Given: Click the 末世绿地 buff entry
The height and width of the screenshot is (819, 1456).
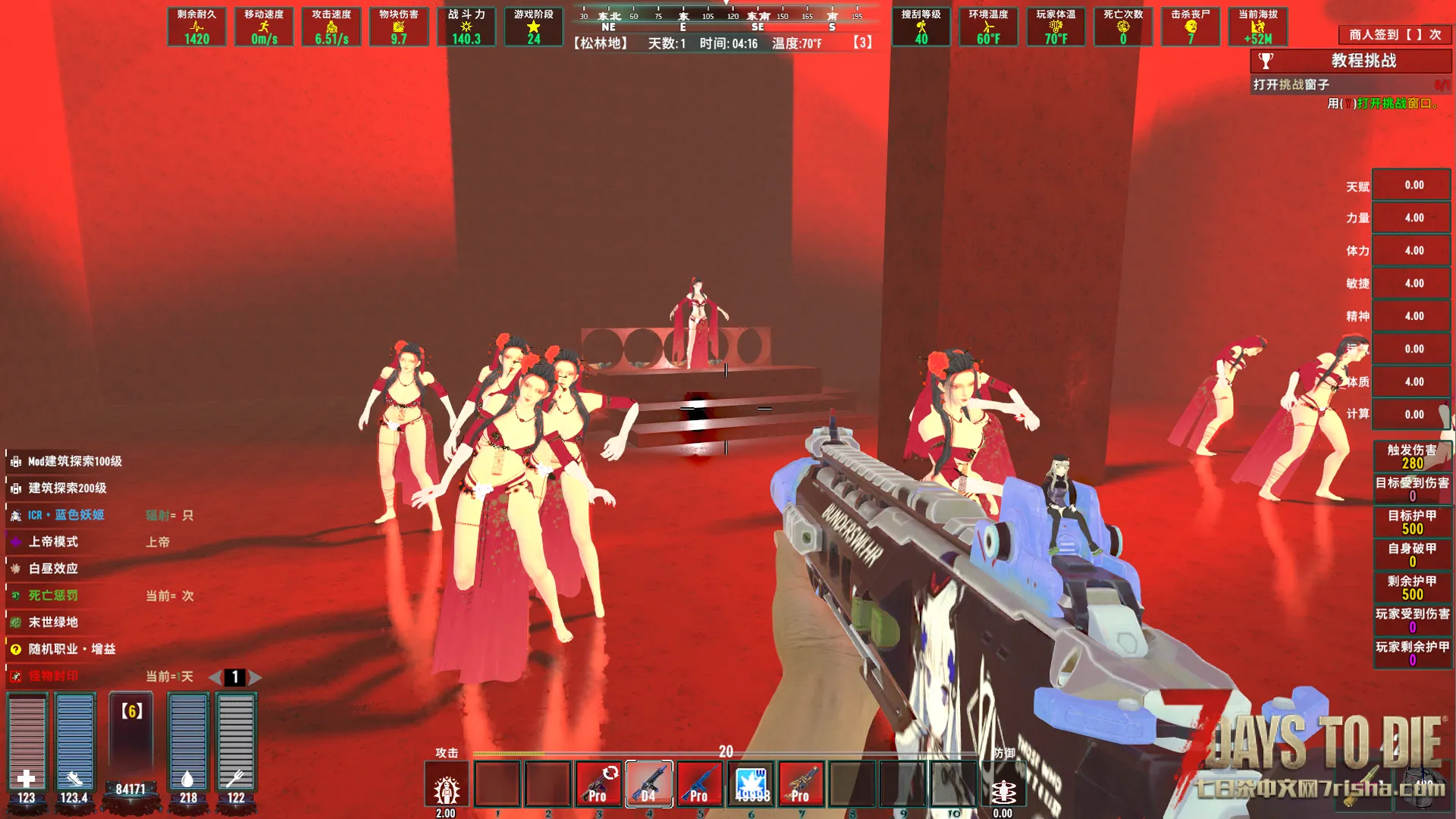Looking at the screenshot, I should (53, 622).
